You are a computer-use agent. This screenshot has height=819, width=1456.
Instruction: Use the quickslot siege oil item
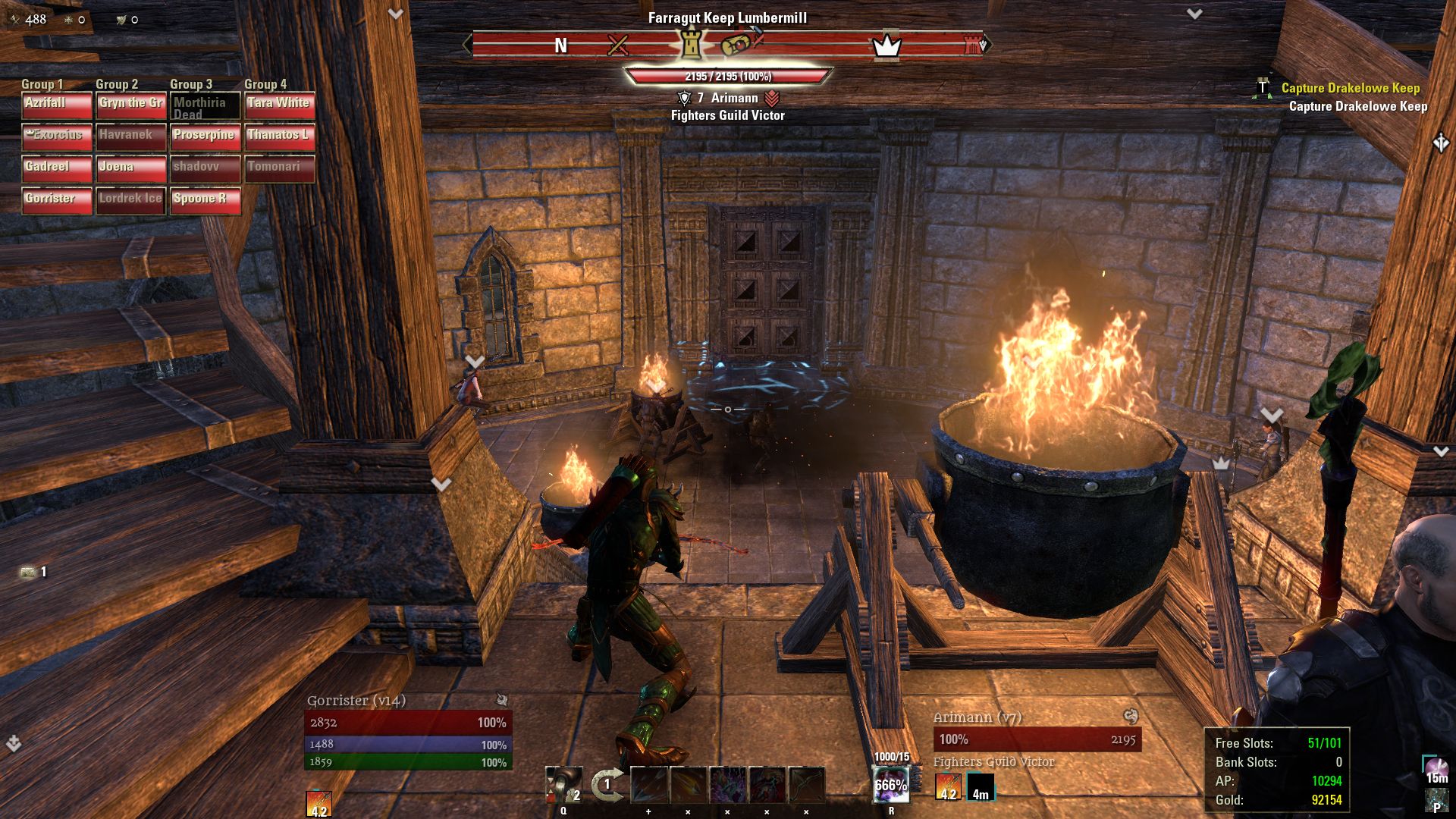coord(563,785)
